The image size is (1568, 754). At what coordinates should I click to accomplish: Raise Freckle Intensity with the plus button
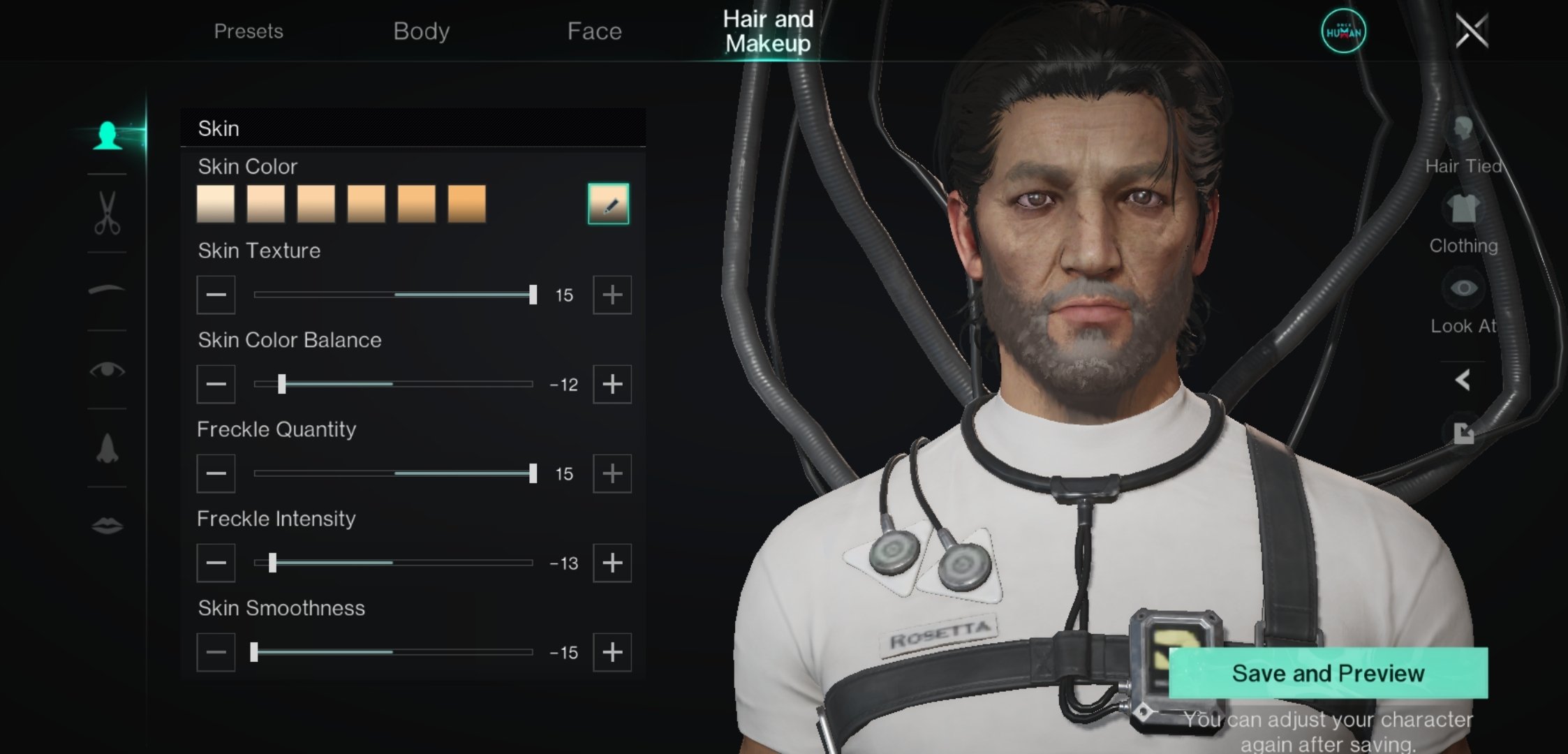point(612,563)
